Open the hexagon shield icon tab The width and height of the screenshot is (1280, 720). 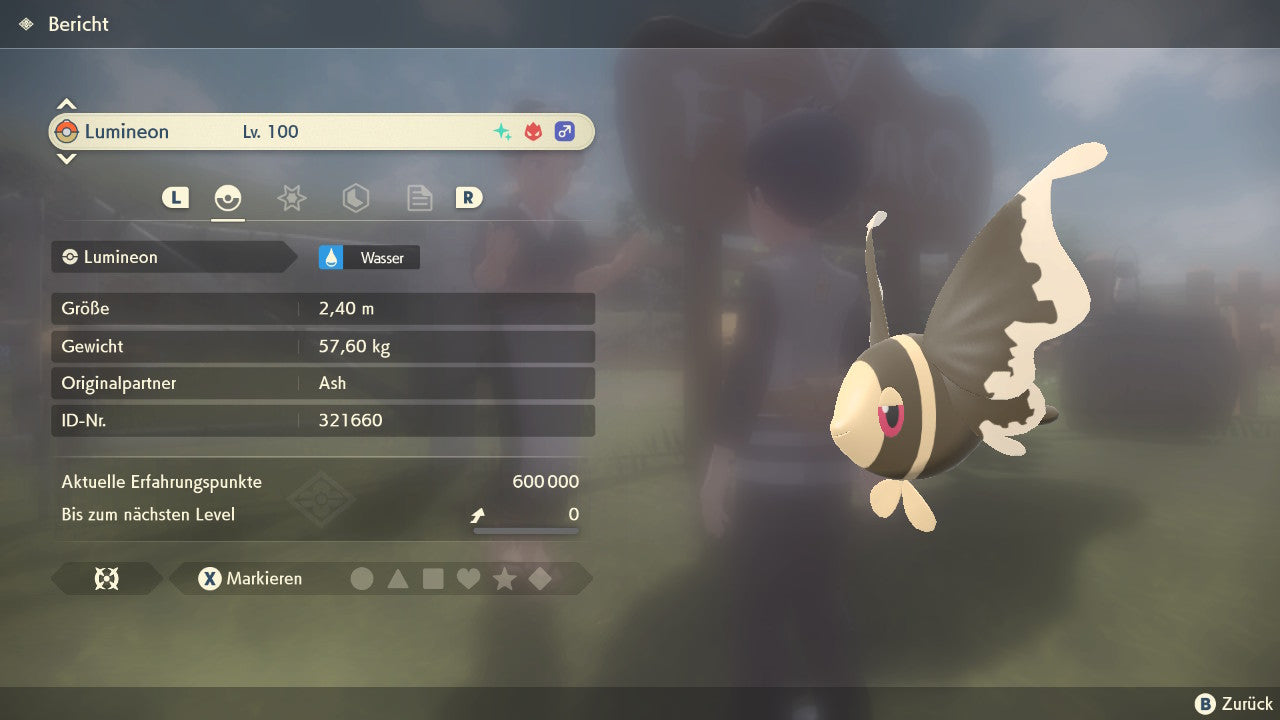pos(355,198)
